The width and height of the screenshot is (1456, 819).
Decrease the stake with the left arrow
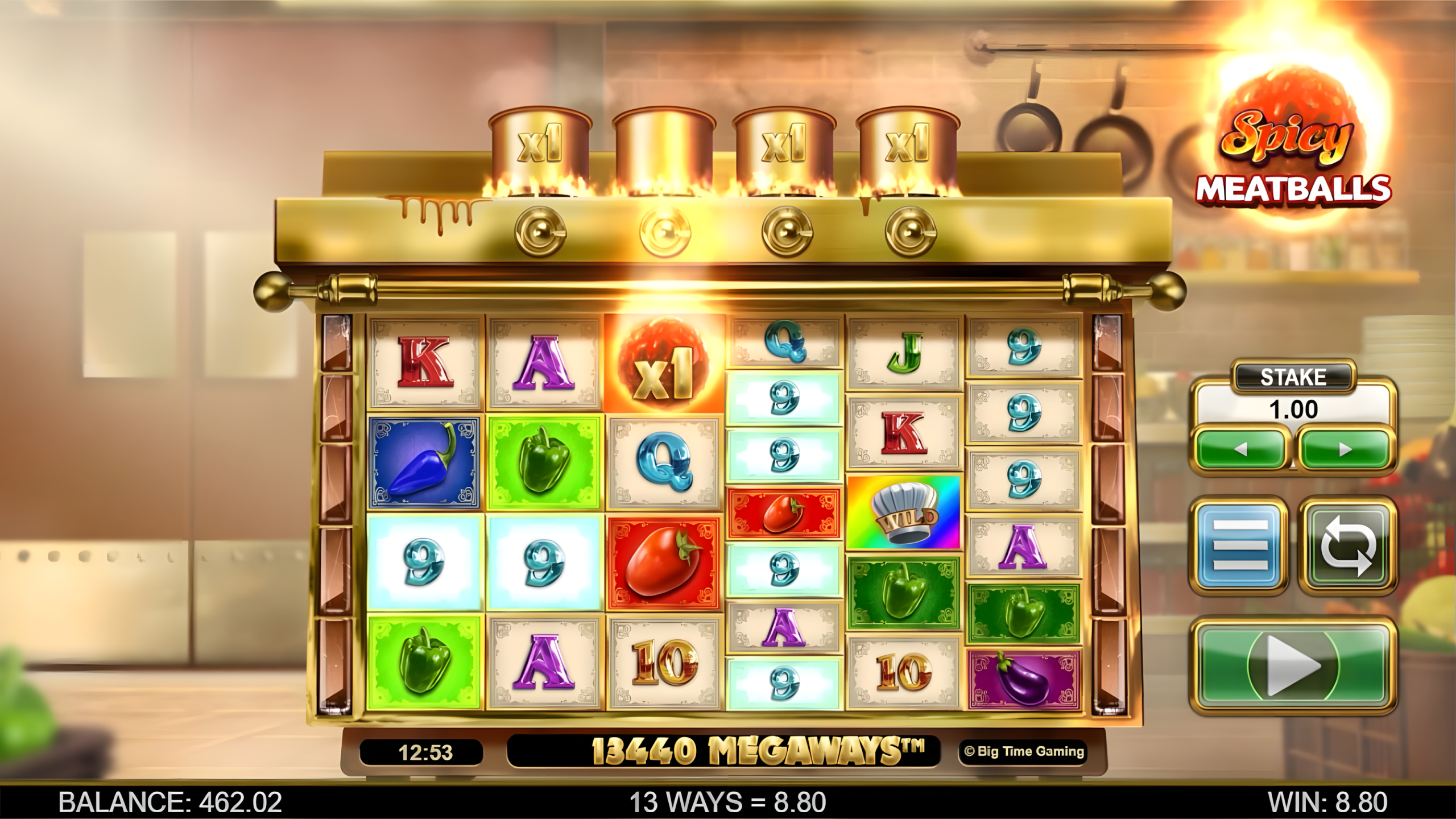pos(1241,449)
